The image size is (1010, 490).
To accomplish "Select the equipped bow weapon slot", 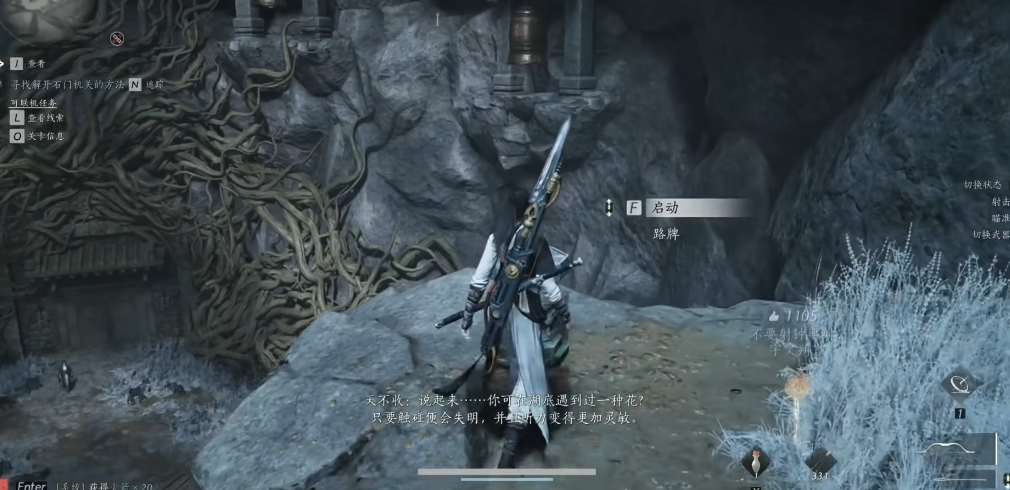I will click(x=960, y=450).
